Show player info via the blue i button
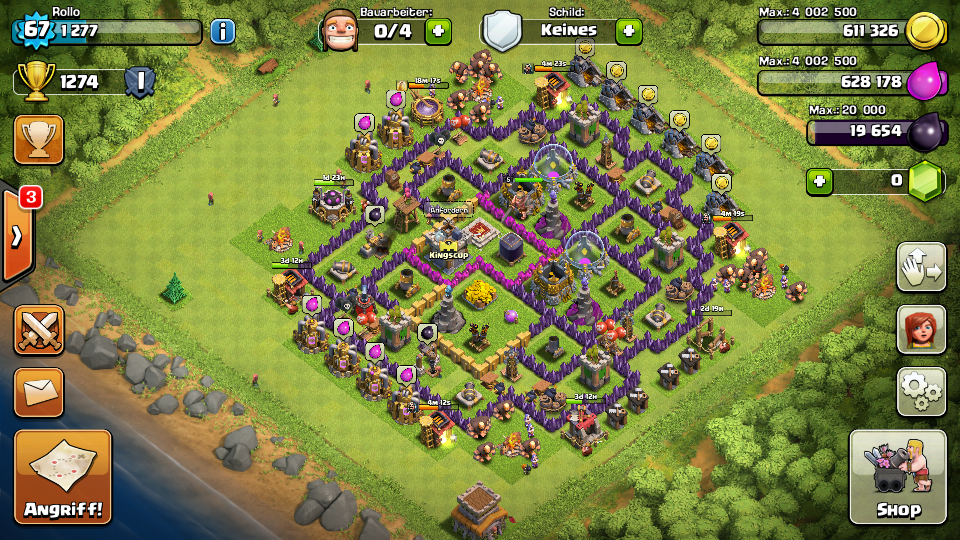 222,31
